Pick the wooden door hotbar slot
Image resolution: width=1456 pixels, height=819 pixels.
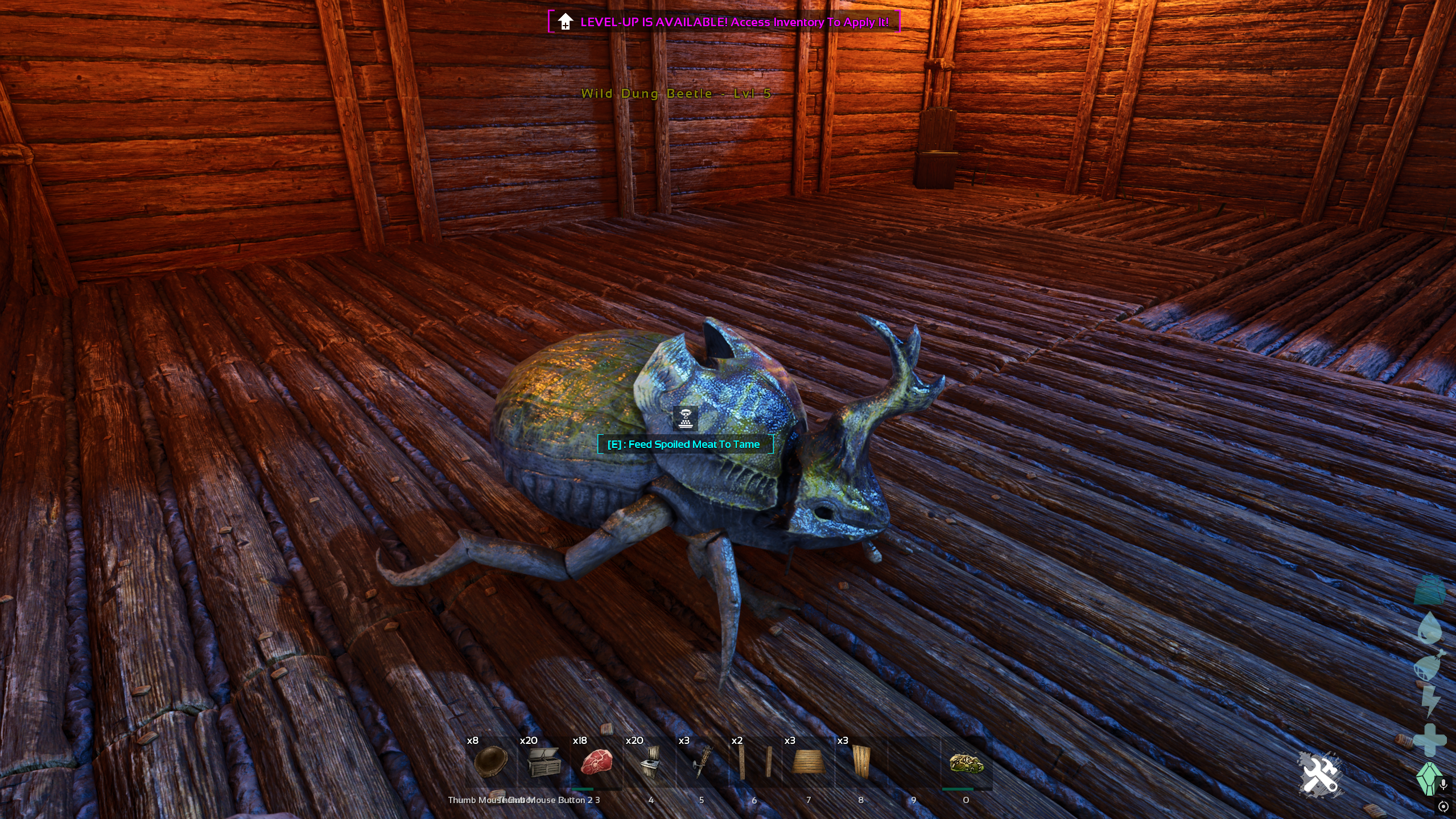tap(860, 763)
